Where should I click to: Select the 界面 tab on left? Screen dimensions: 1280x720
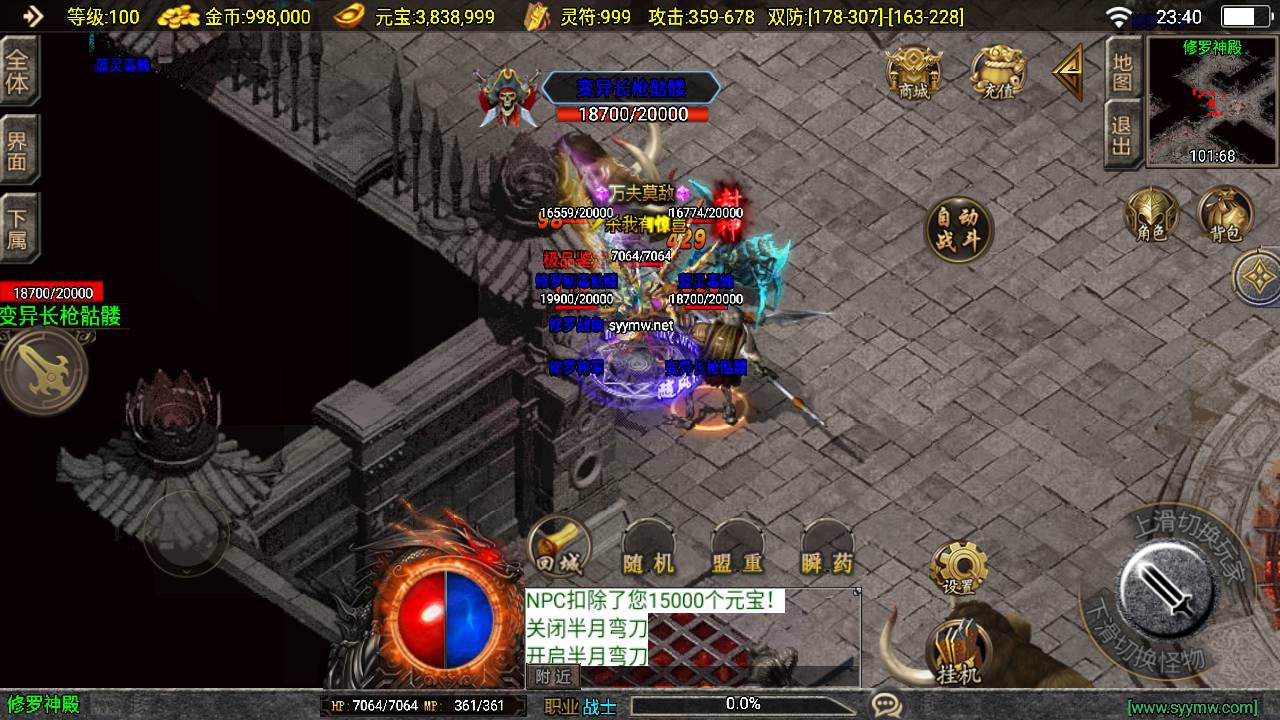(x=18, y=150)
